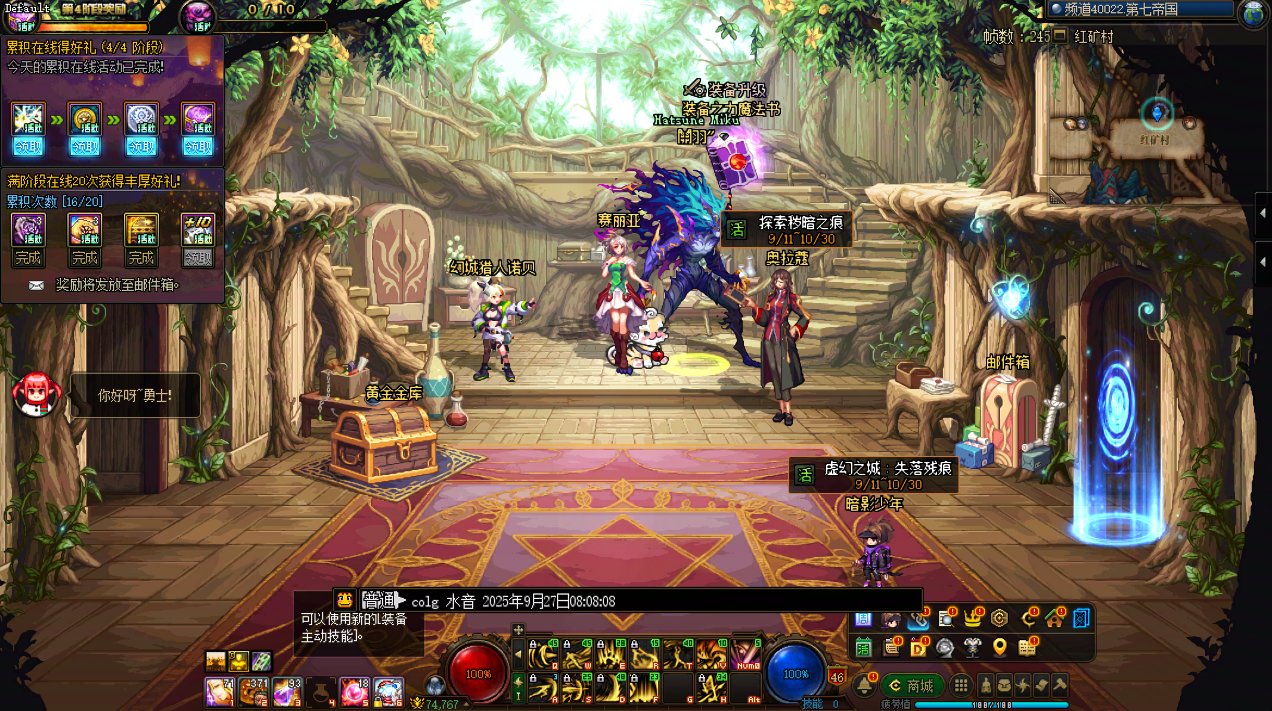Screen dimensions: 1272x711
Task: Claim the purple treasure chest stage reward
Action: pos(198,146)
